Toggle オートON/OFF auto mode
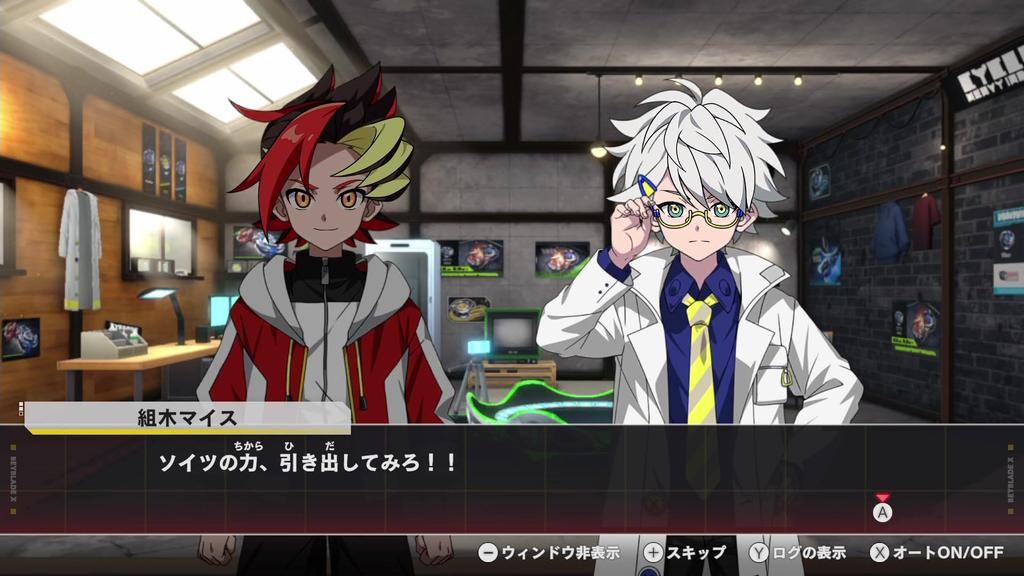 (x=936, y=552)
